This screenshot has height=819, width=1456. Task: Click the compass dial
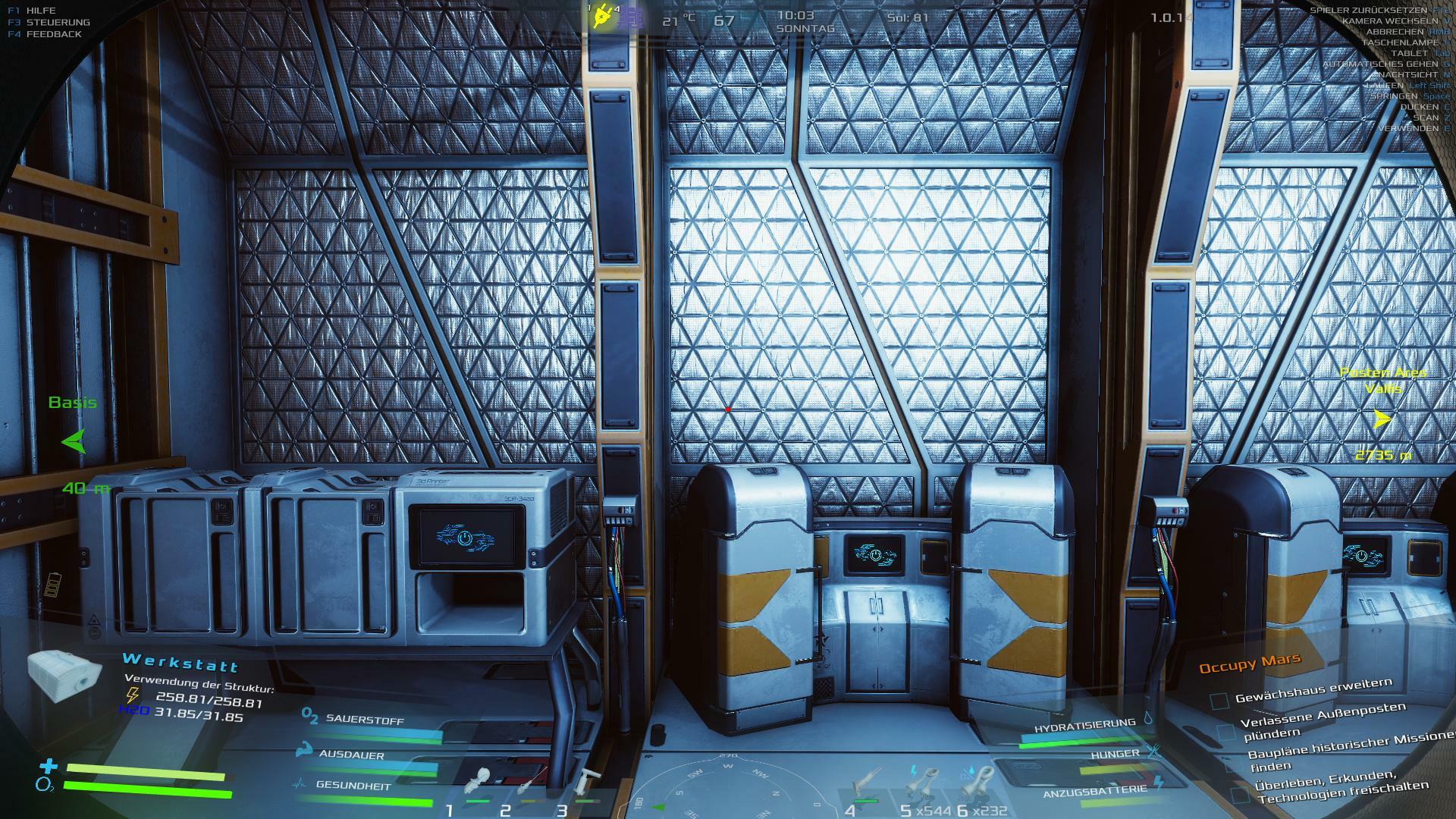[728, 789]
